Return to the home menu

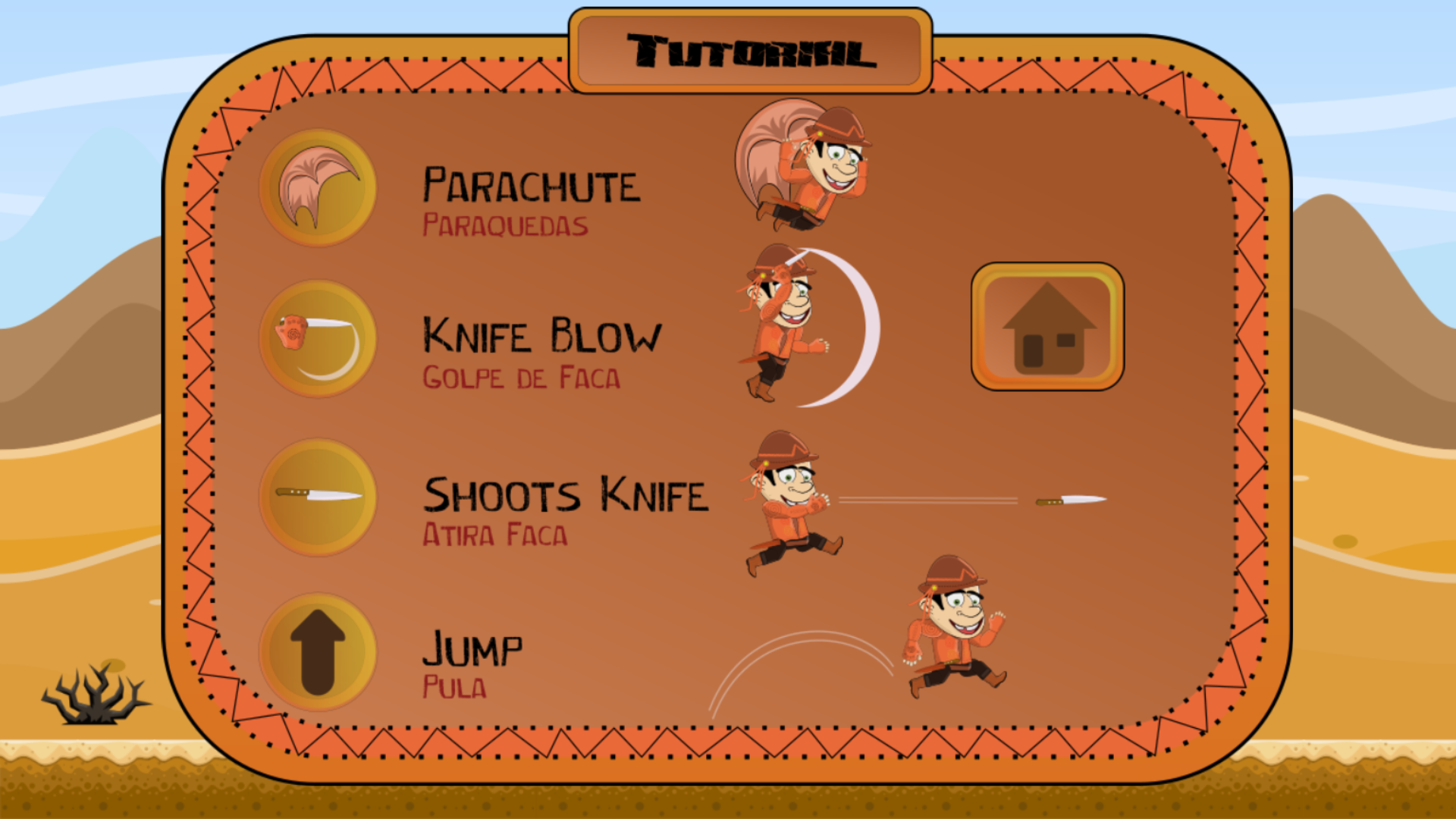[x=1047, y=327]
